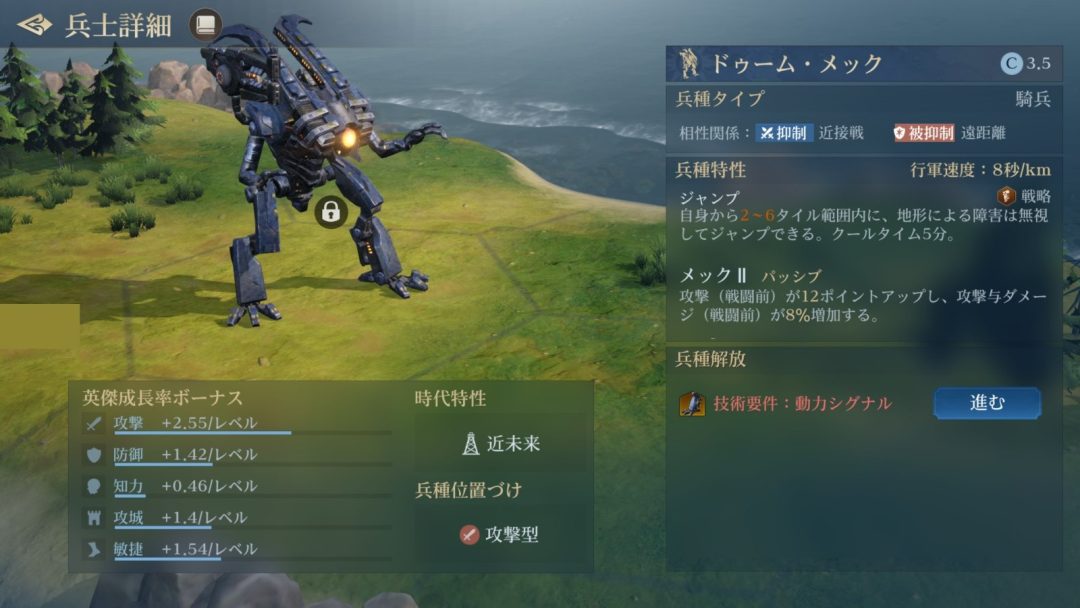Show the 攻撃型 unit role
The height and width of the screenshot is (608, 1080).
[500, 534]
